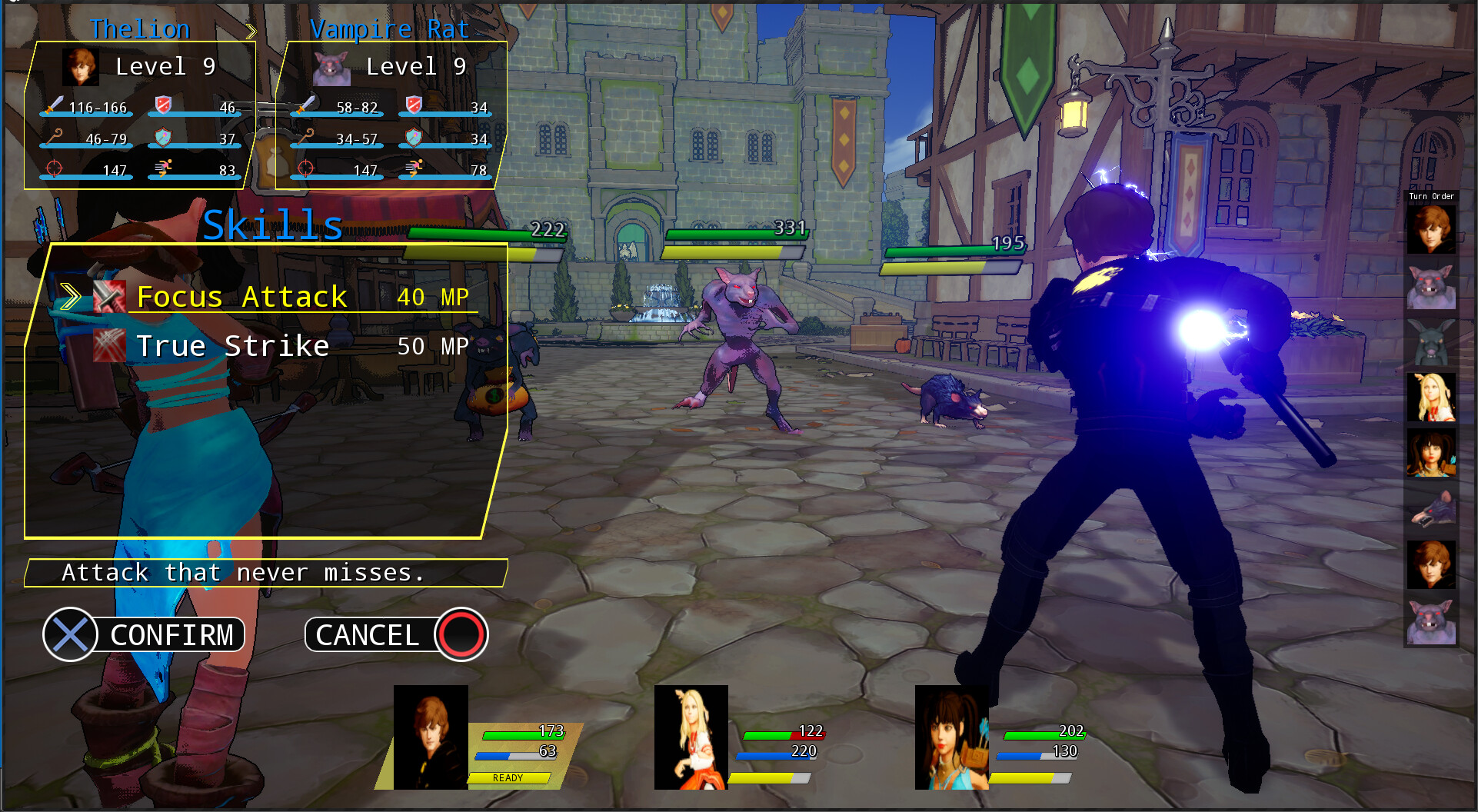This screenshot has height=812, width=1478.
Task: Click the Vampire Rat portrait icon
Action: click(331, 68)
